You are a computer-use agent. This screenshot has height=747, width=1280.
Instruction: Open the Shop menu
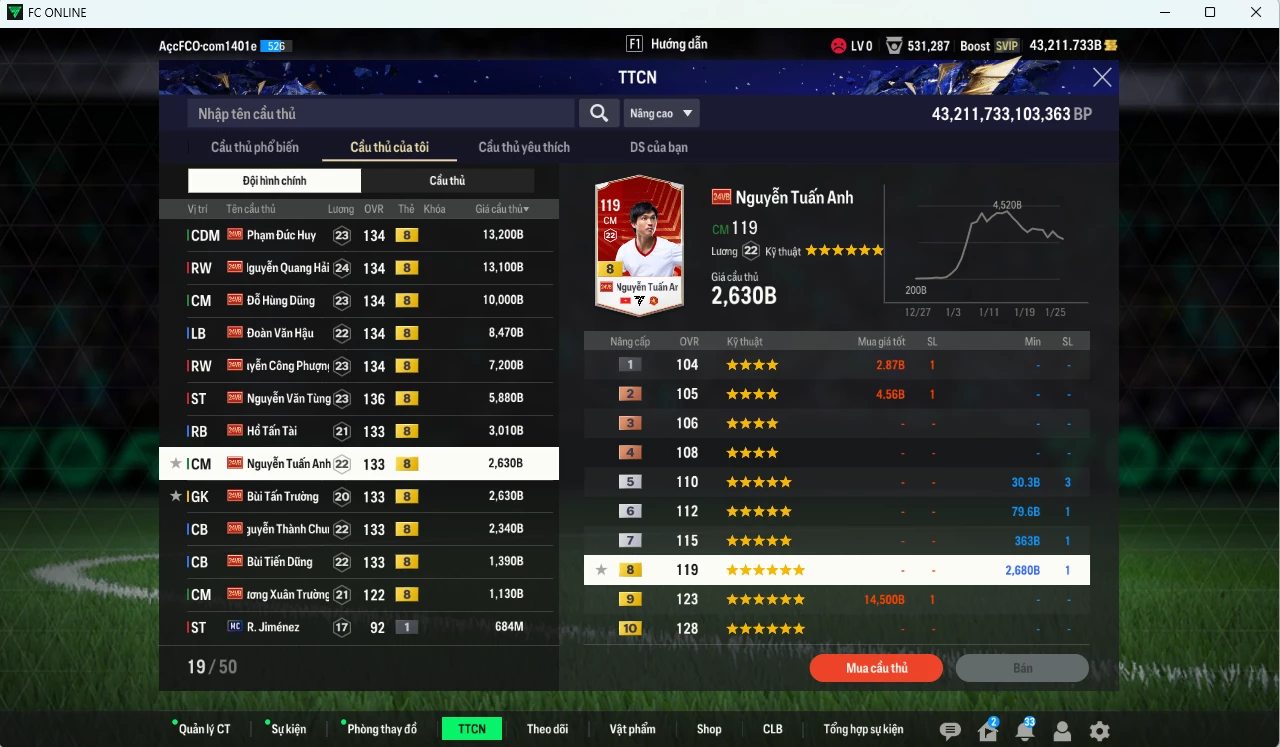pos(709,729)
